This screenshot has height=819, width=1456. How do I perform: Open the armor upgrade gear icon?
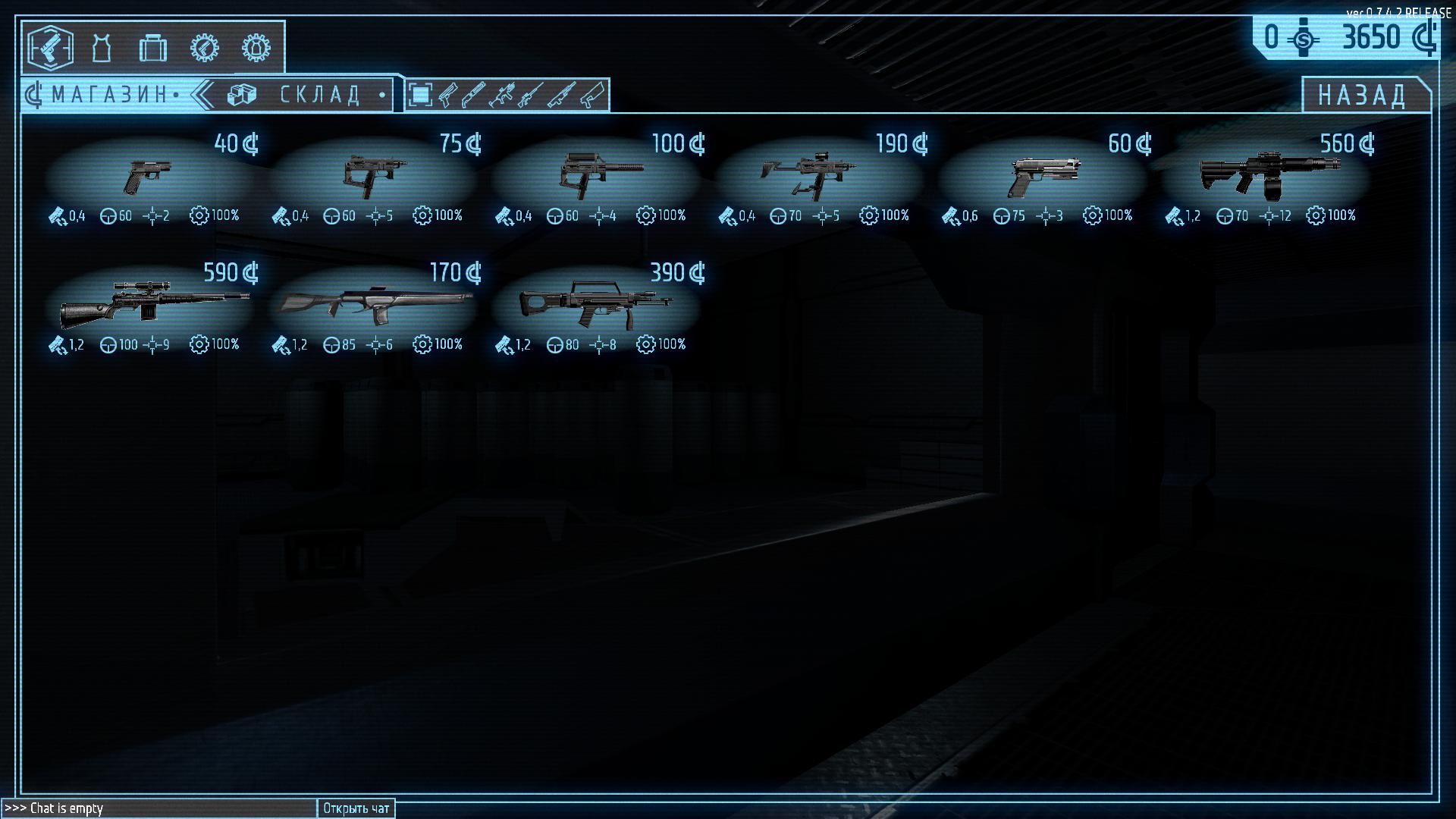256,48
